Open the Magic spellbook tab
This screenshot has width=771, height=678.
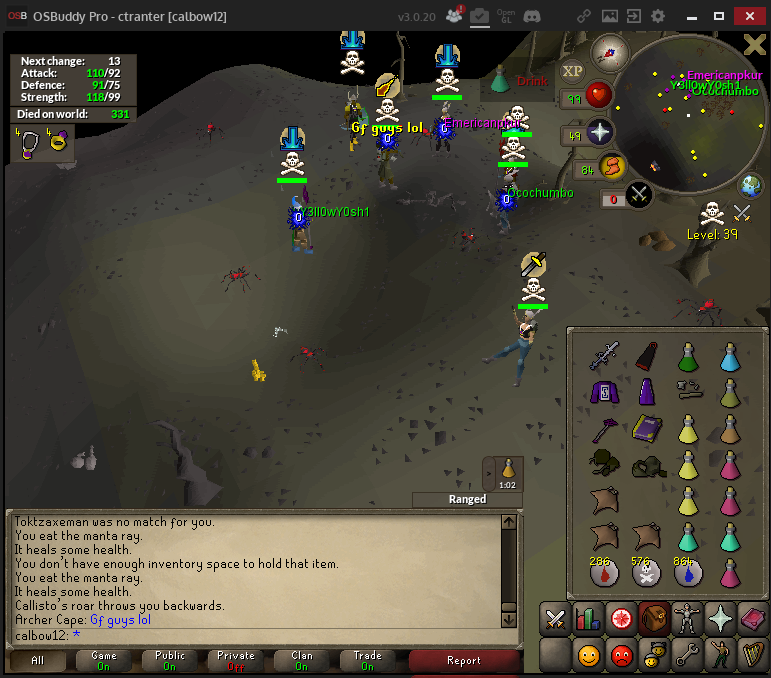coord(753,620)
